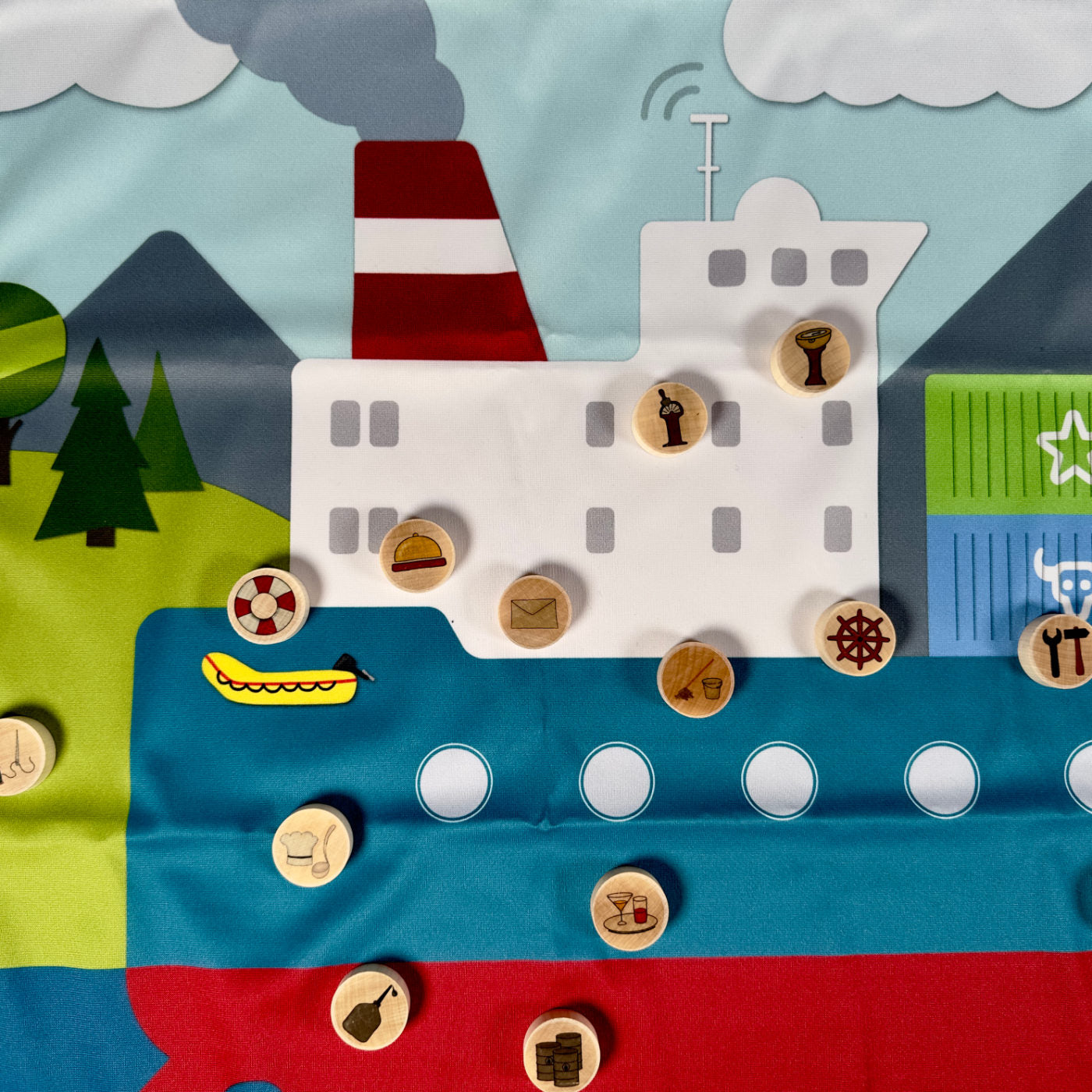Choose the envelope mail token
The image size is (1092, 1092).
(535, 612)
